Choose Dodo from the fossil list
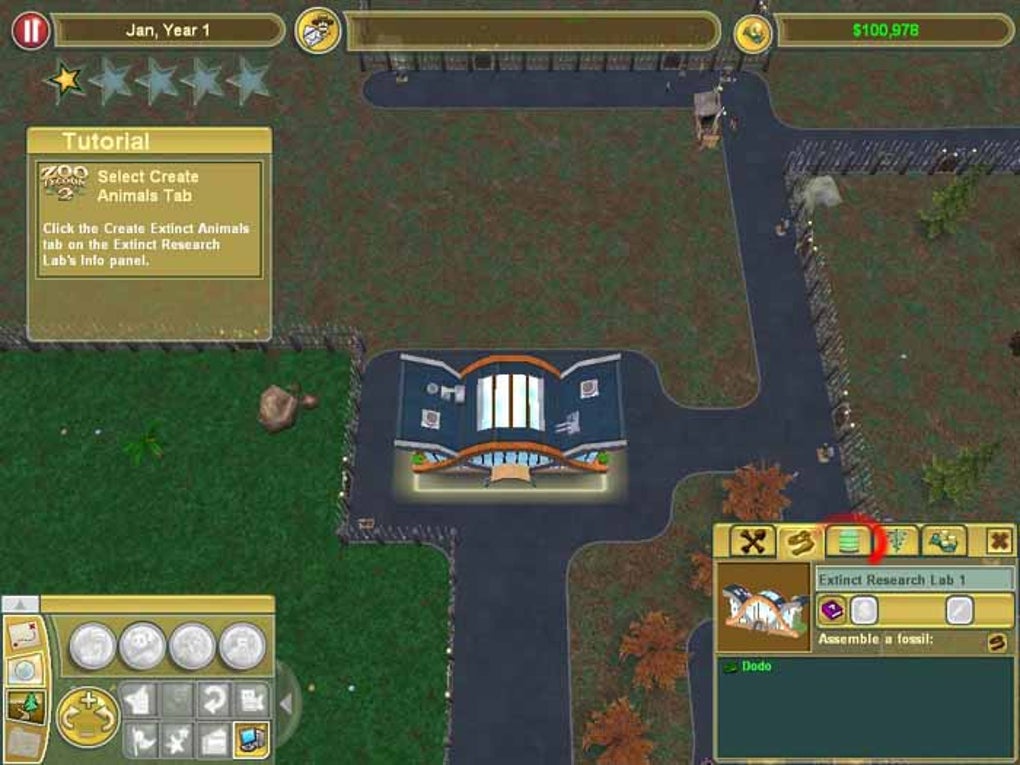The width and height of the screenshot is (1020, 765). (x=756, y=666)
